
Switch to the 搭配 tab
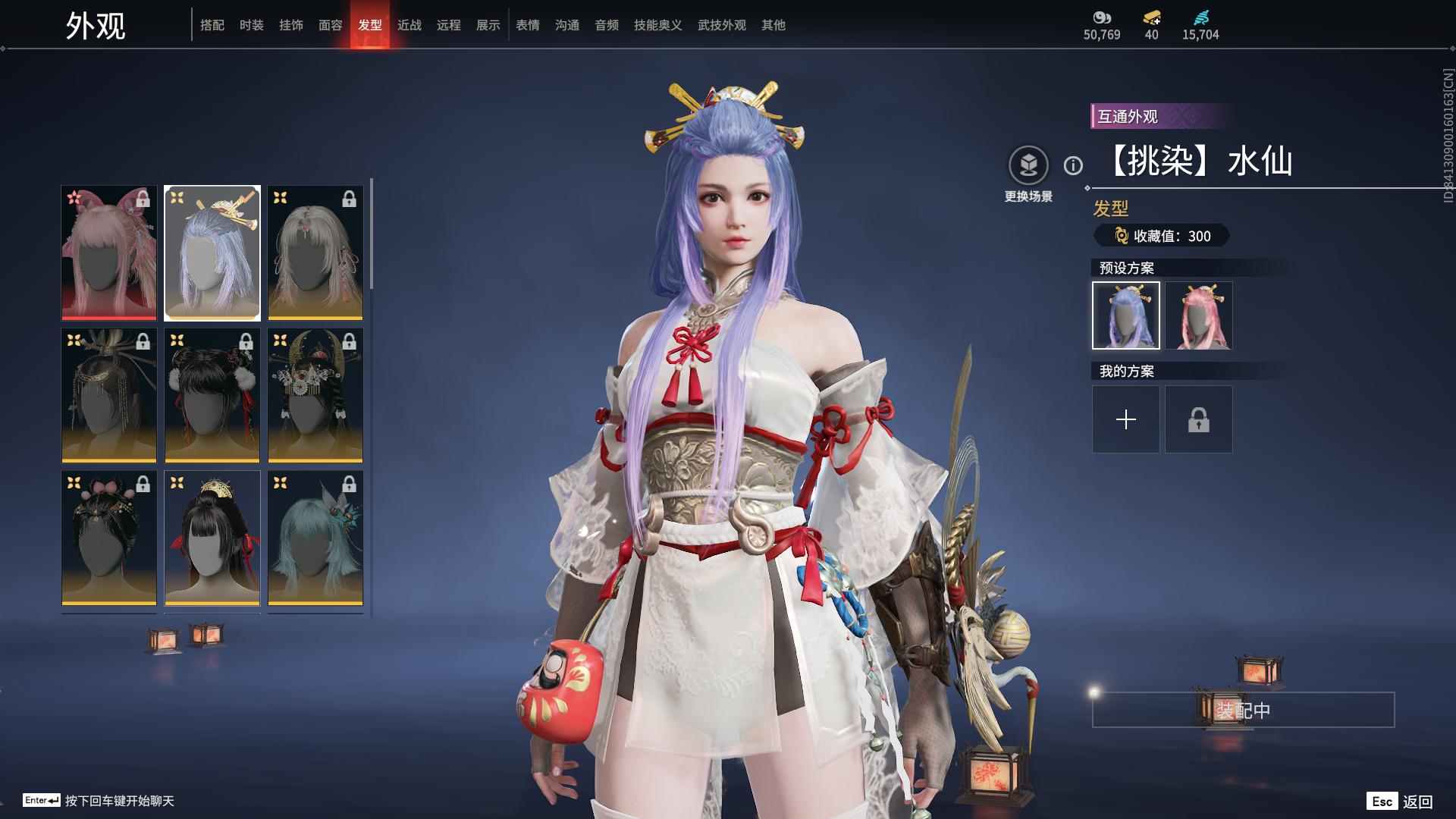212,25
